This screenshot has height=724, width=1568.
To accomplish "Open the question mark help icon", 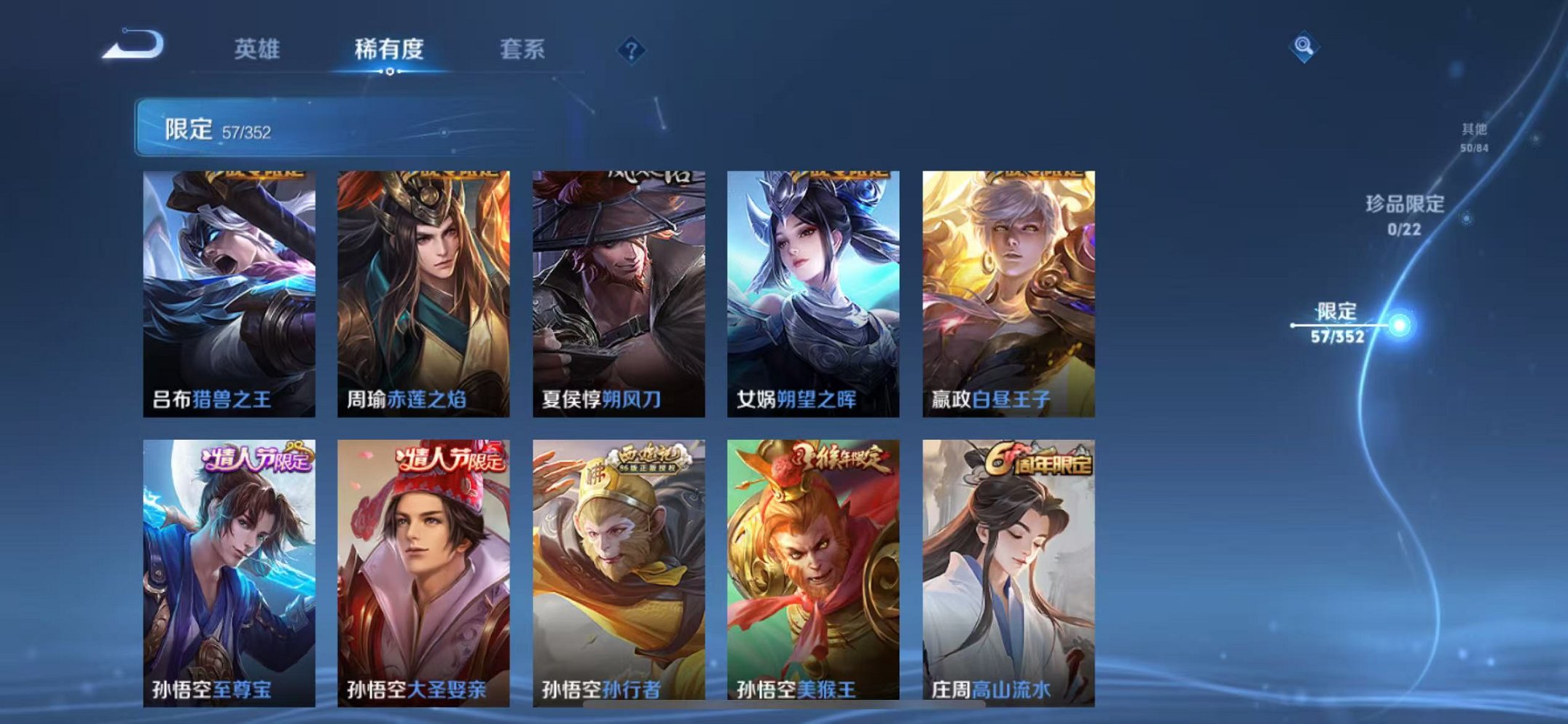I will click(631, 49).
